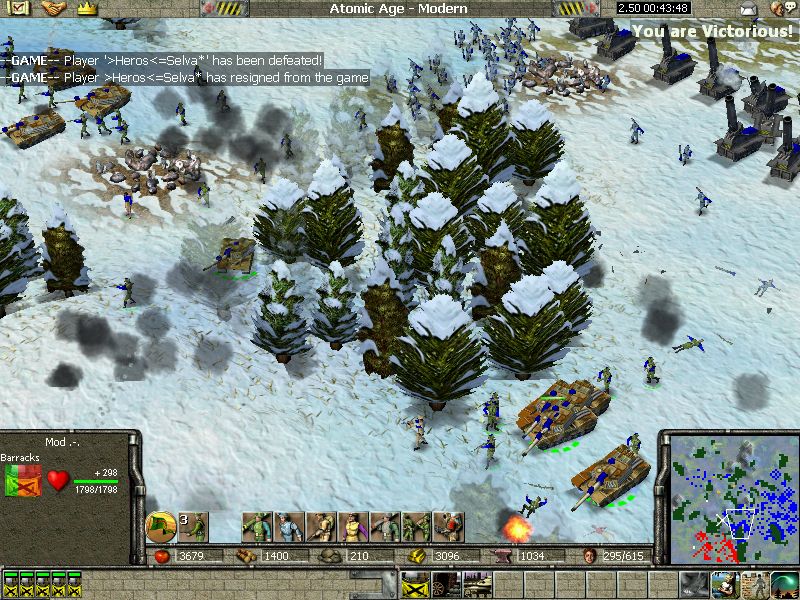
Task: Train the purple-sleeved soldier unit
Action: [353, 527]
